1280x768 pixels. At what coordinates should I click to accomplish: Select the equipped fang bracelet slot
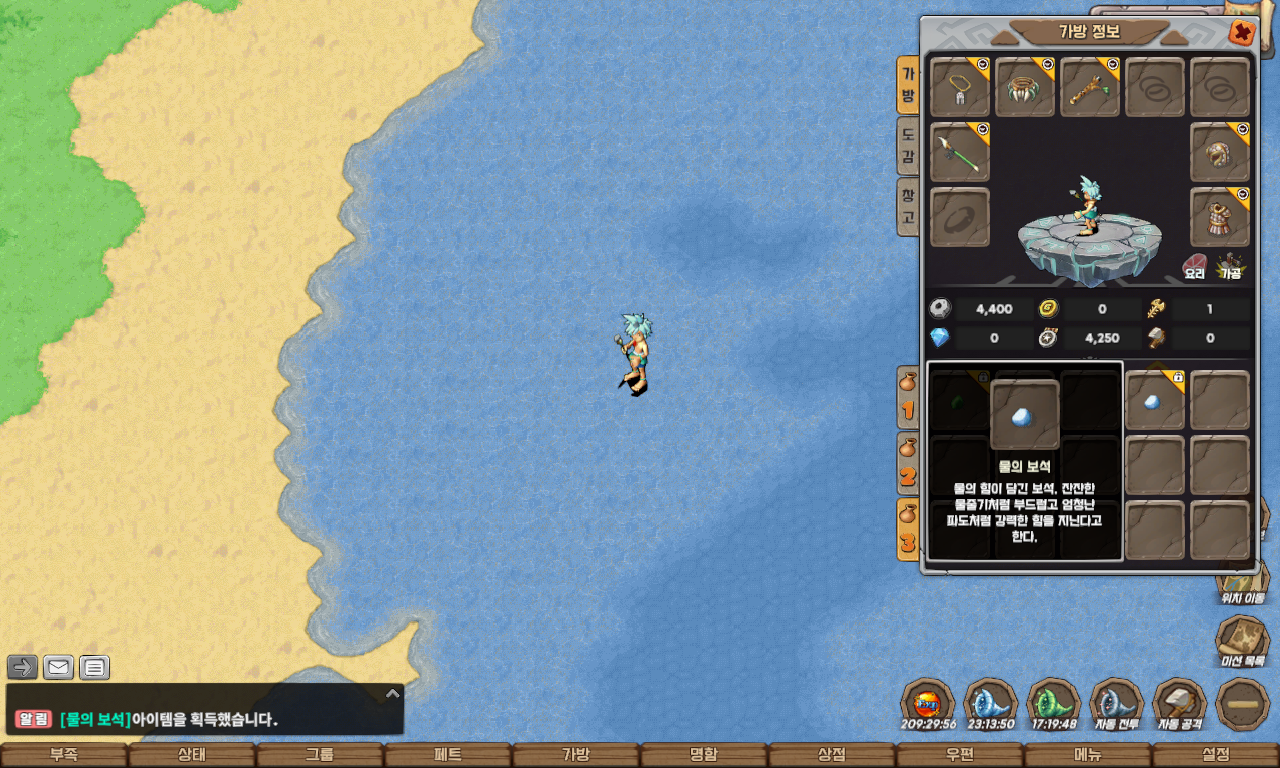coord(1025,87)
